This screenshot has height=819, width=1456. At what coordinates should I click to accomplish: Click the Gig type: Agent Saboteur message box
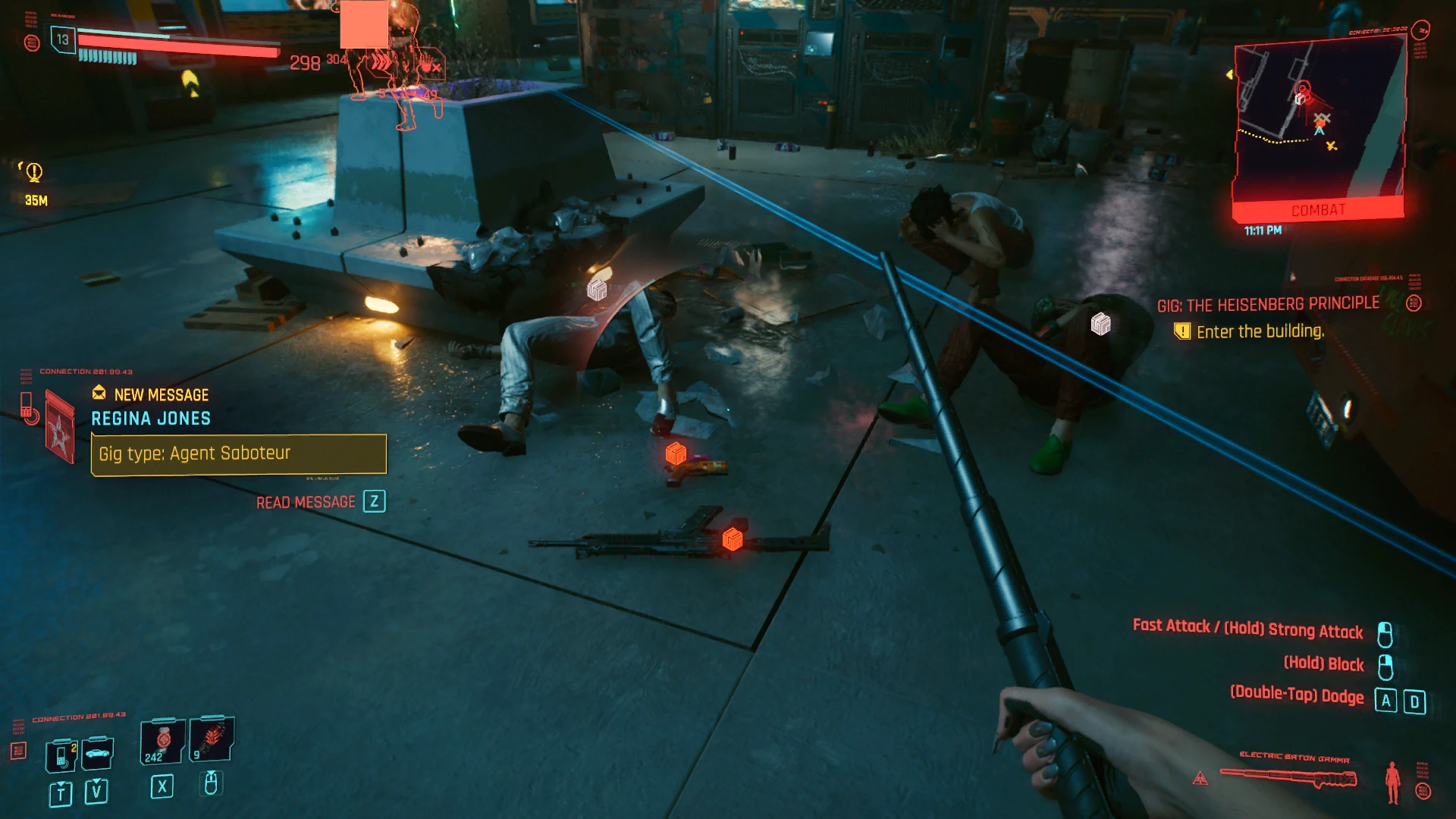coord(238,453)
